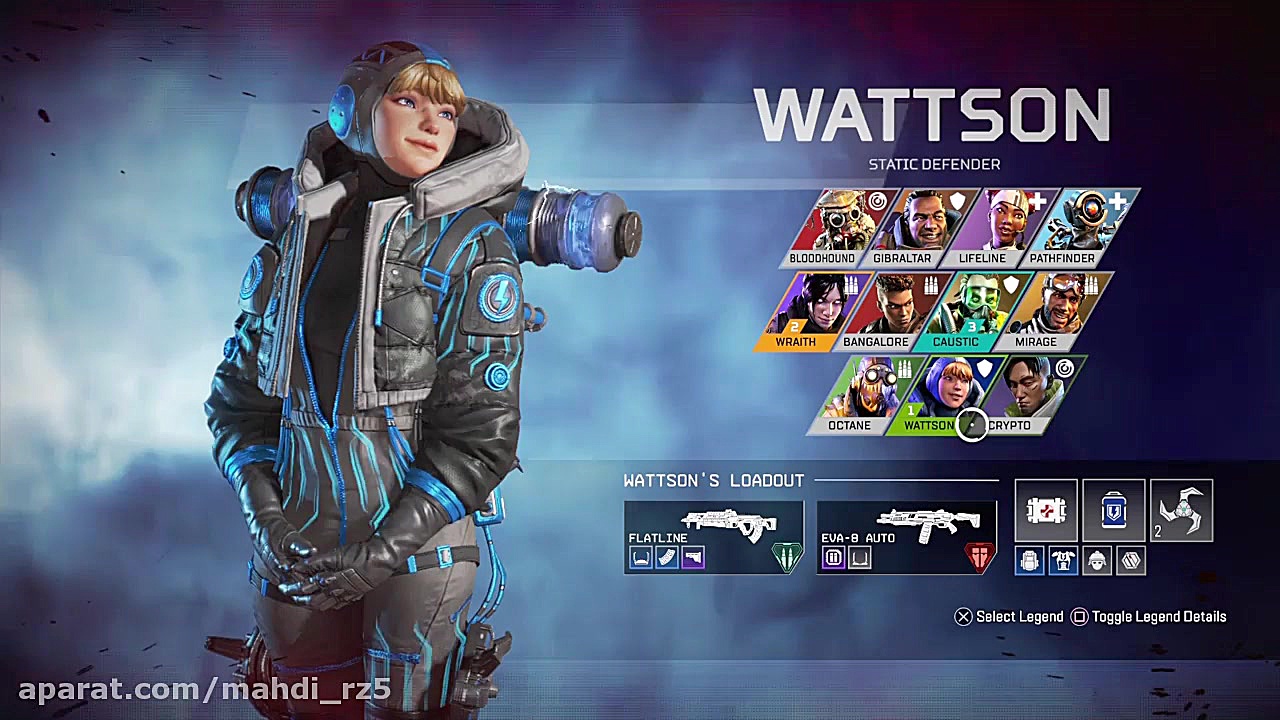The image size is (1280, 720).
Task: Click the med kit icon in the inventory
Action: pyautogui.click(x=1046, y=510)
